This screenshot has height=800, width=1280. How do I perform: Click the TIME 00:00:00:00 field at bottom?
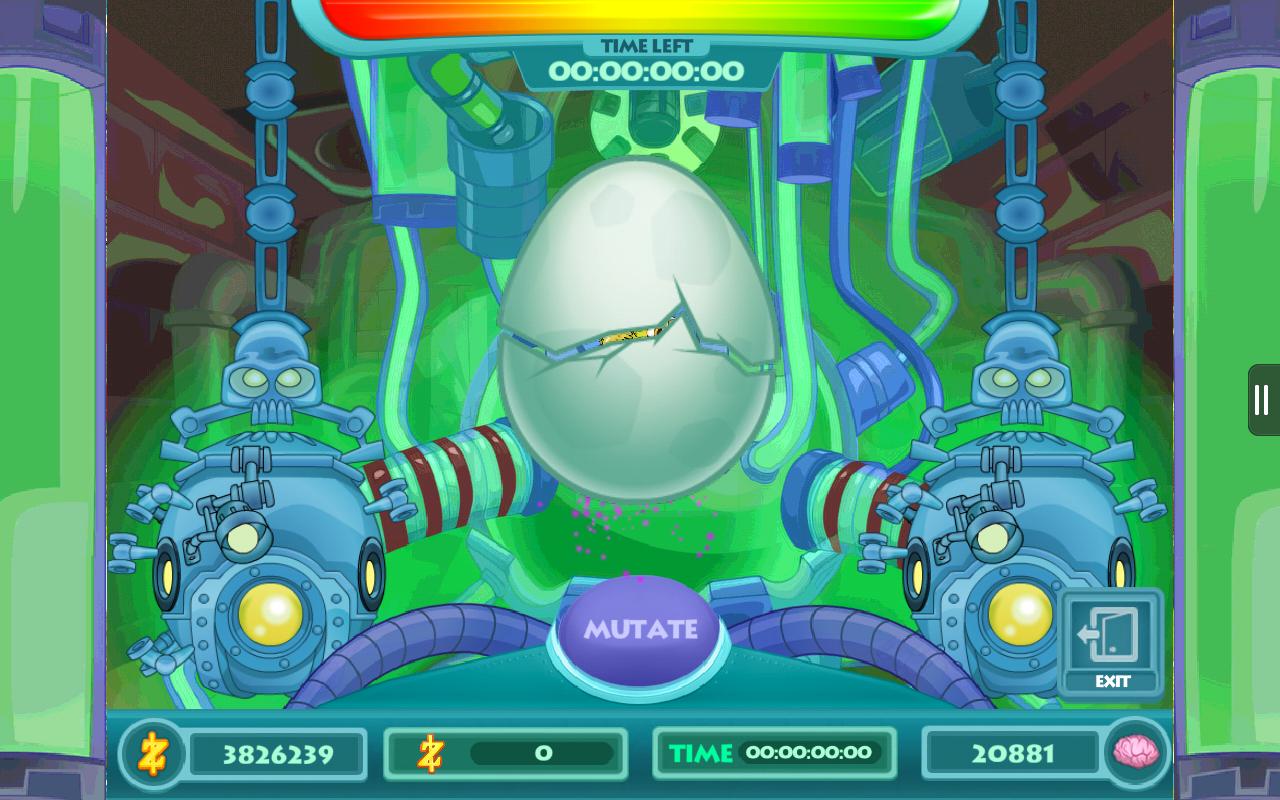tap(775, 753)
